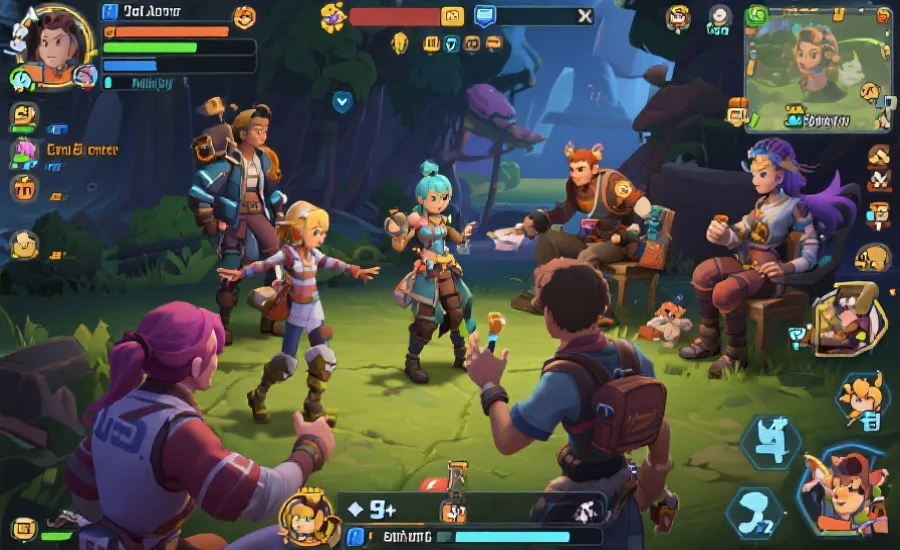
Task: Click the crossed-tools icon on right edge
Action: click(x=879, y=181)
